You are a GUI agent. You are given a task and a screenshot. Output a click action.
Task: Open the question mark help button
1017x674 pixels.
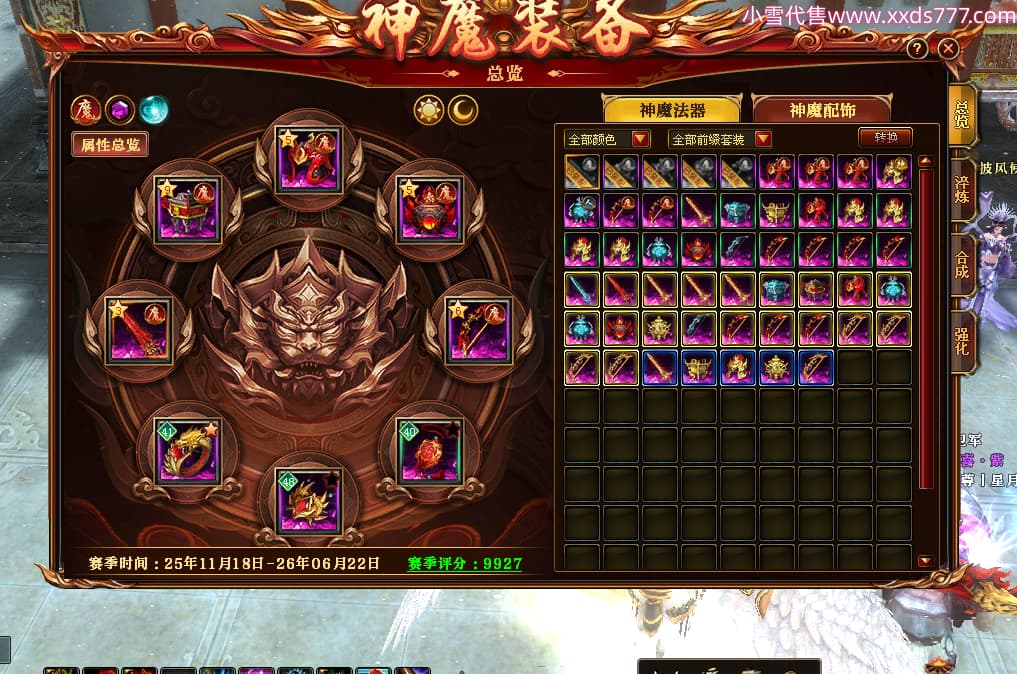coord(917,49)
